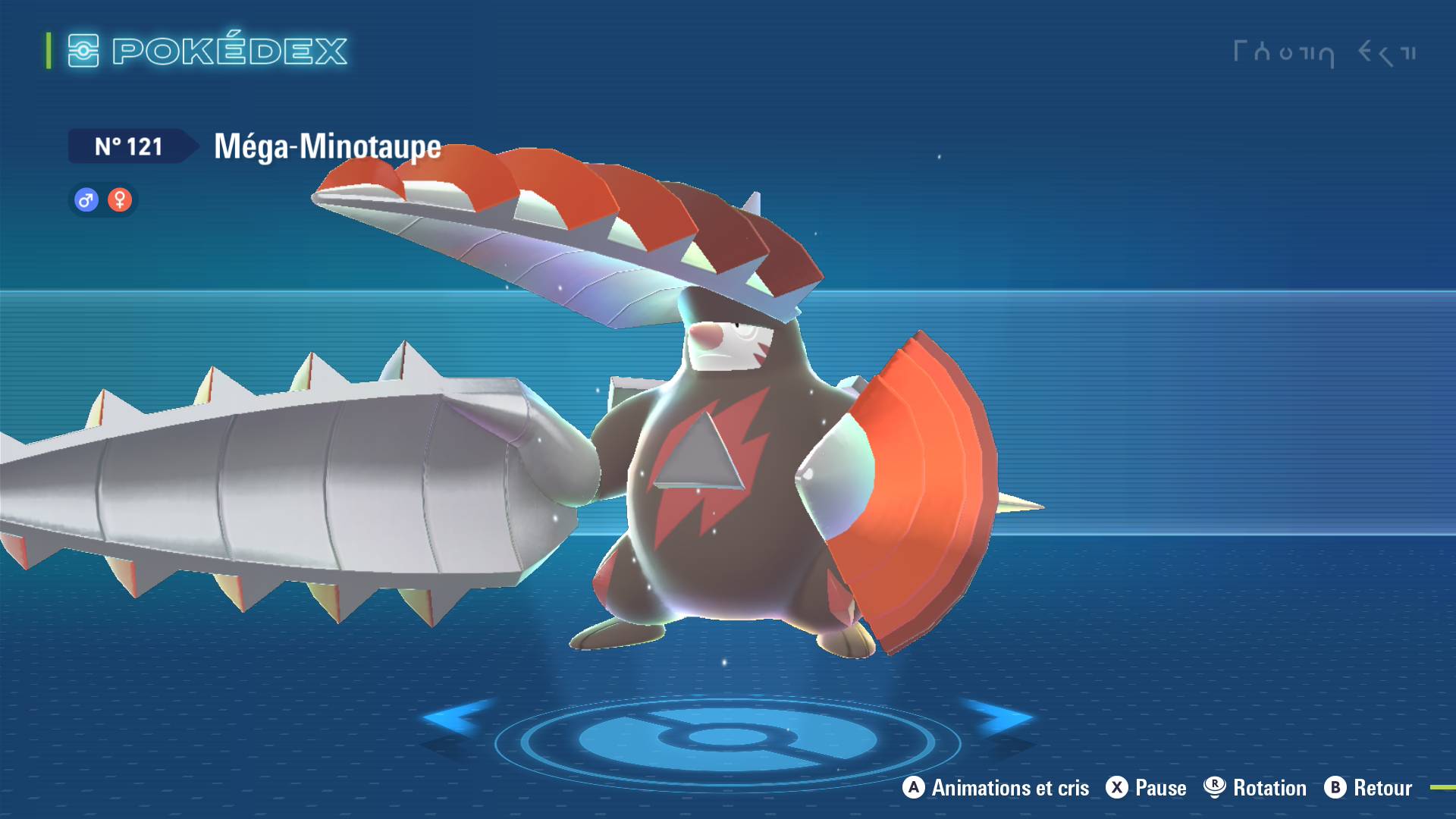The image size is (1456, 819).
Task: Select the blue male gender icon
Action: 86,200
